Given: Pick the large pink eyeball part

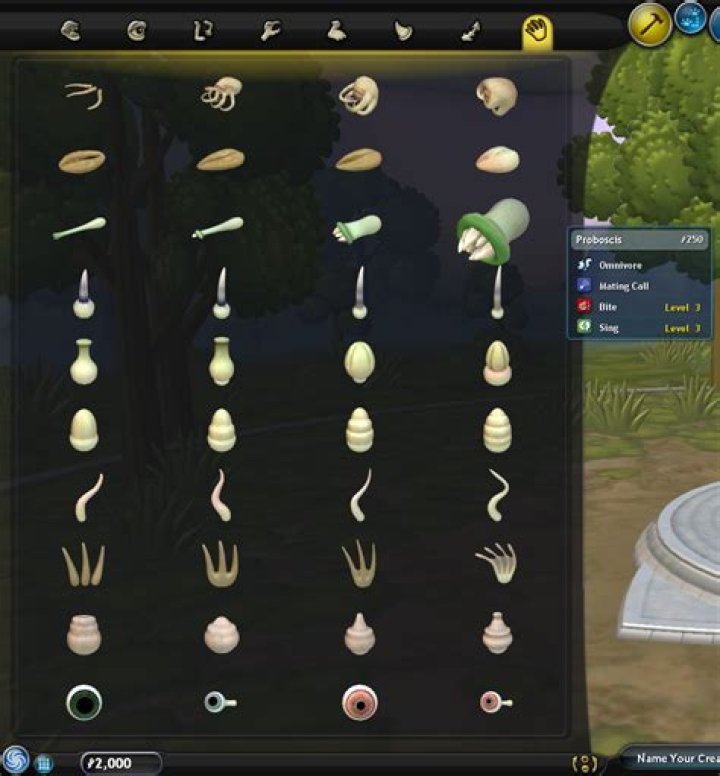Looking at the screenshot, I should click(x=358, y=702).
